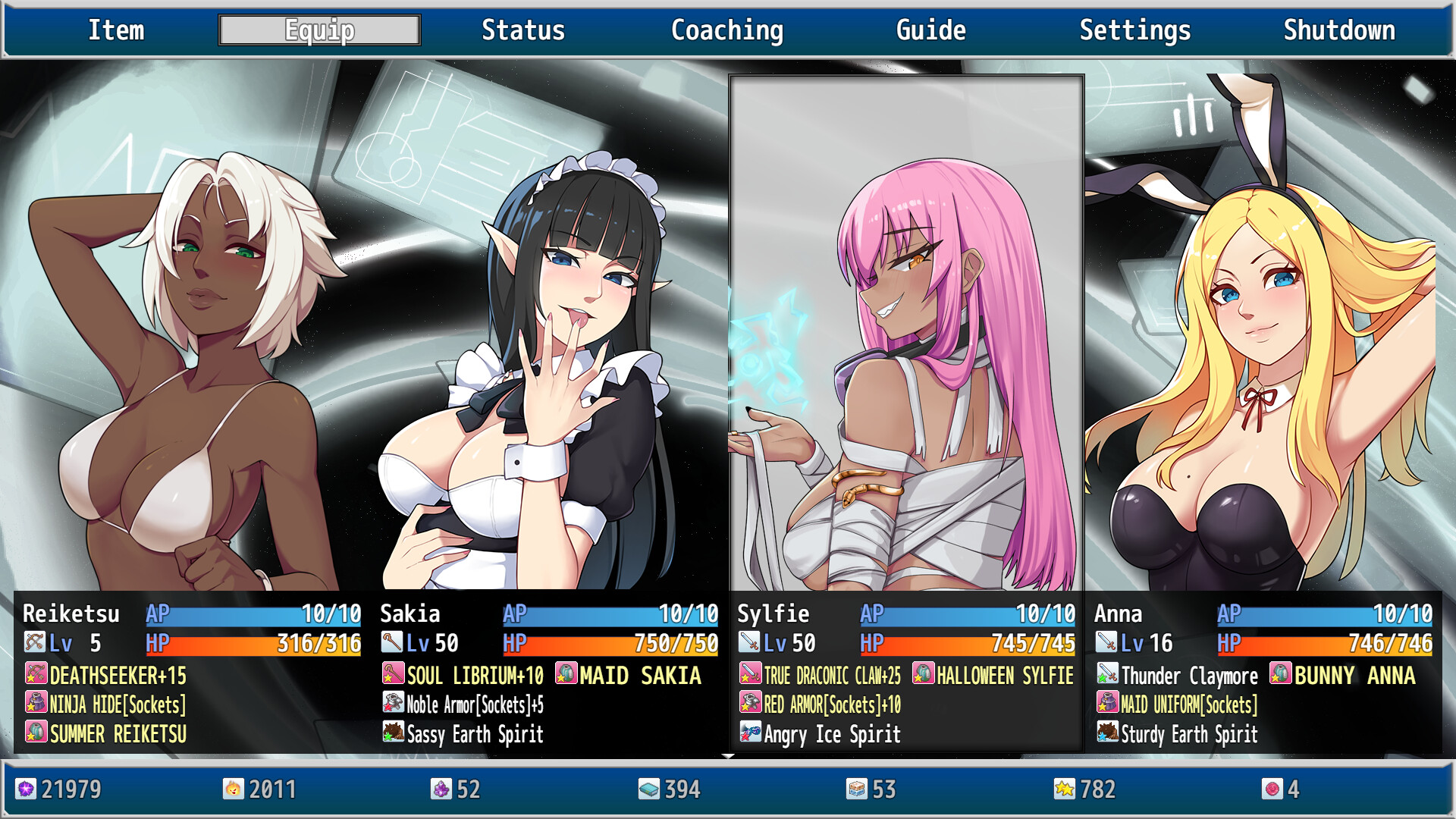Click the gold star currency icon showing 782
This screenshot has width=1456, height=819.
[x=1065, y=790]
